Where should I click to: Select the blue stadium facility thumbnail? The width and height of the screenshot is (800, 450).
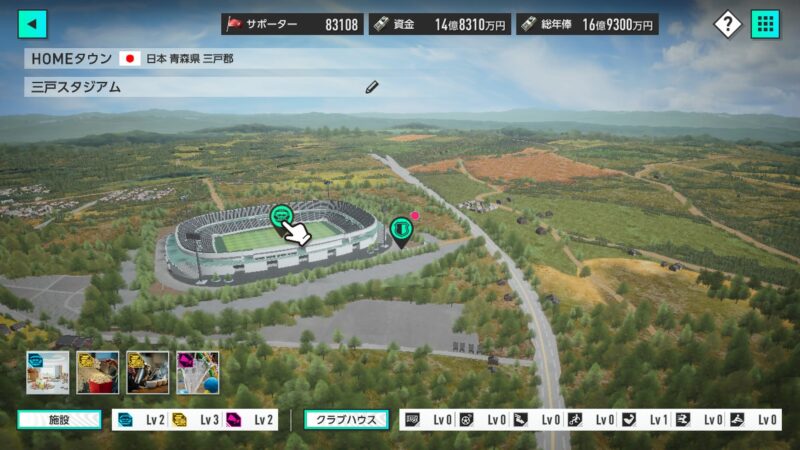[x=47, y=372]
